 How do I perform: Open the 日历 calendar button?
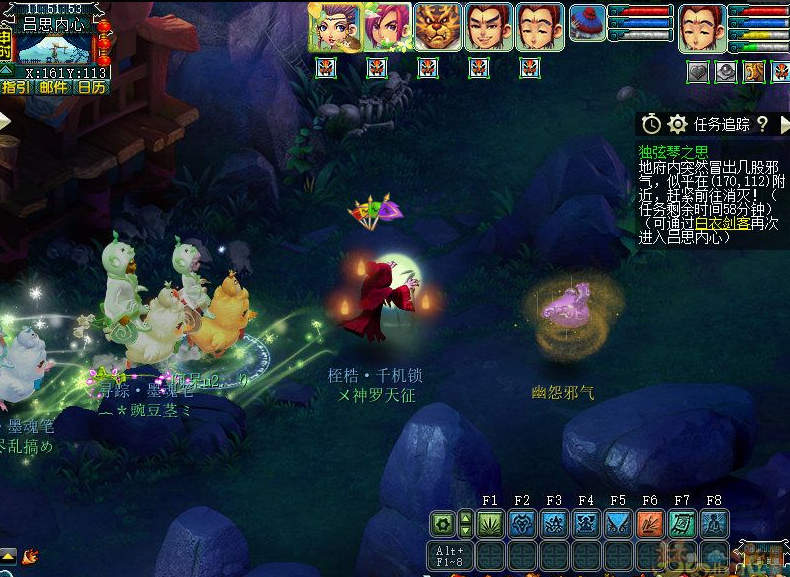91,87
